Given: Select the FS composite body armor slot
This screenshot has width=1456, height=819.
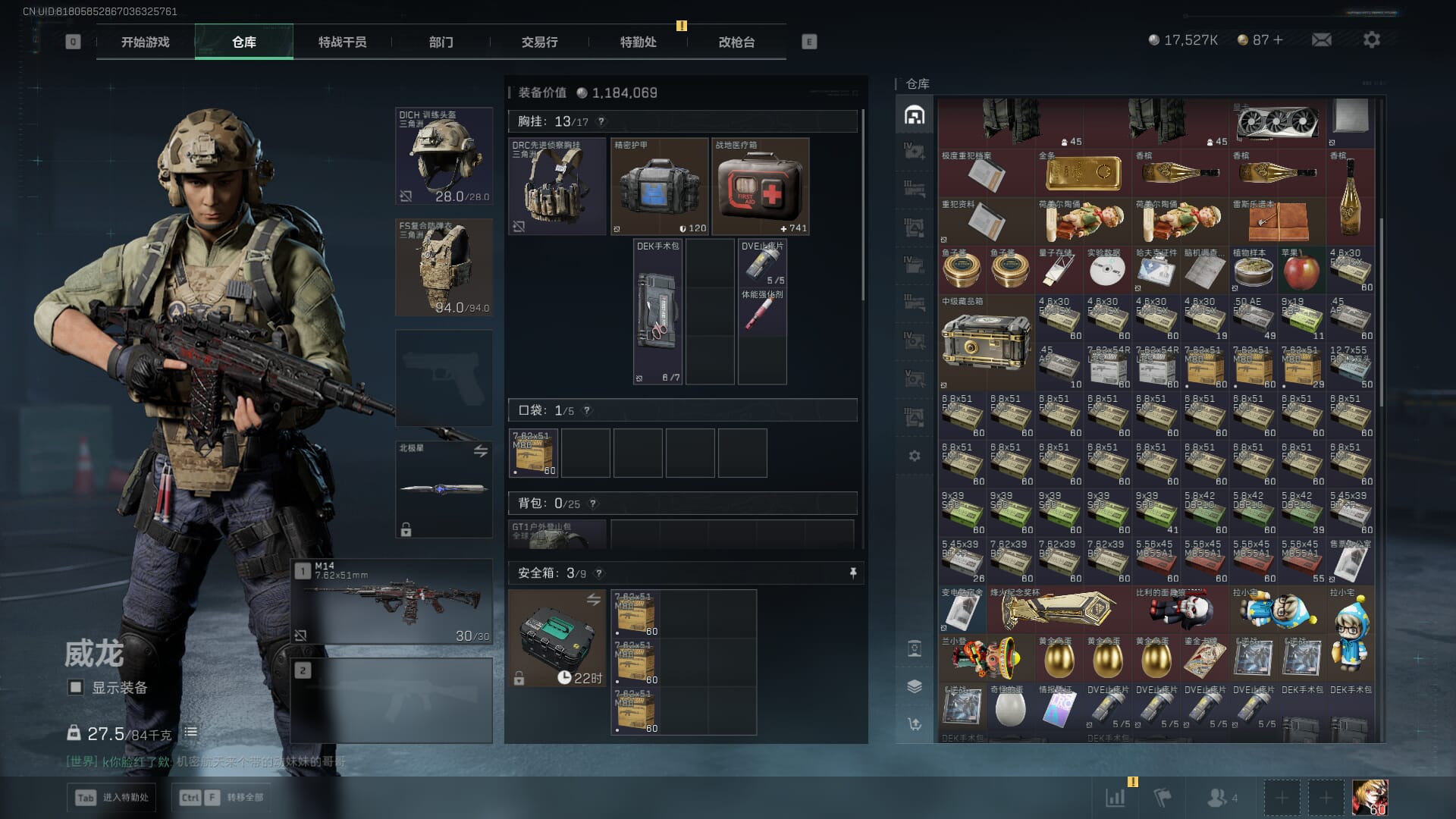Looking at the screenshot, I should [x=444, y=267].
